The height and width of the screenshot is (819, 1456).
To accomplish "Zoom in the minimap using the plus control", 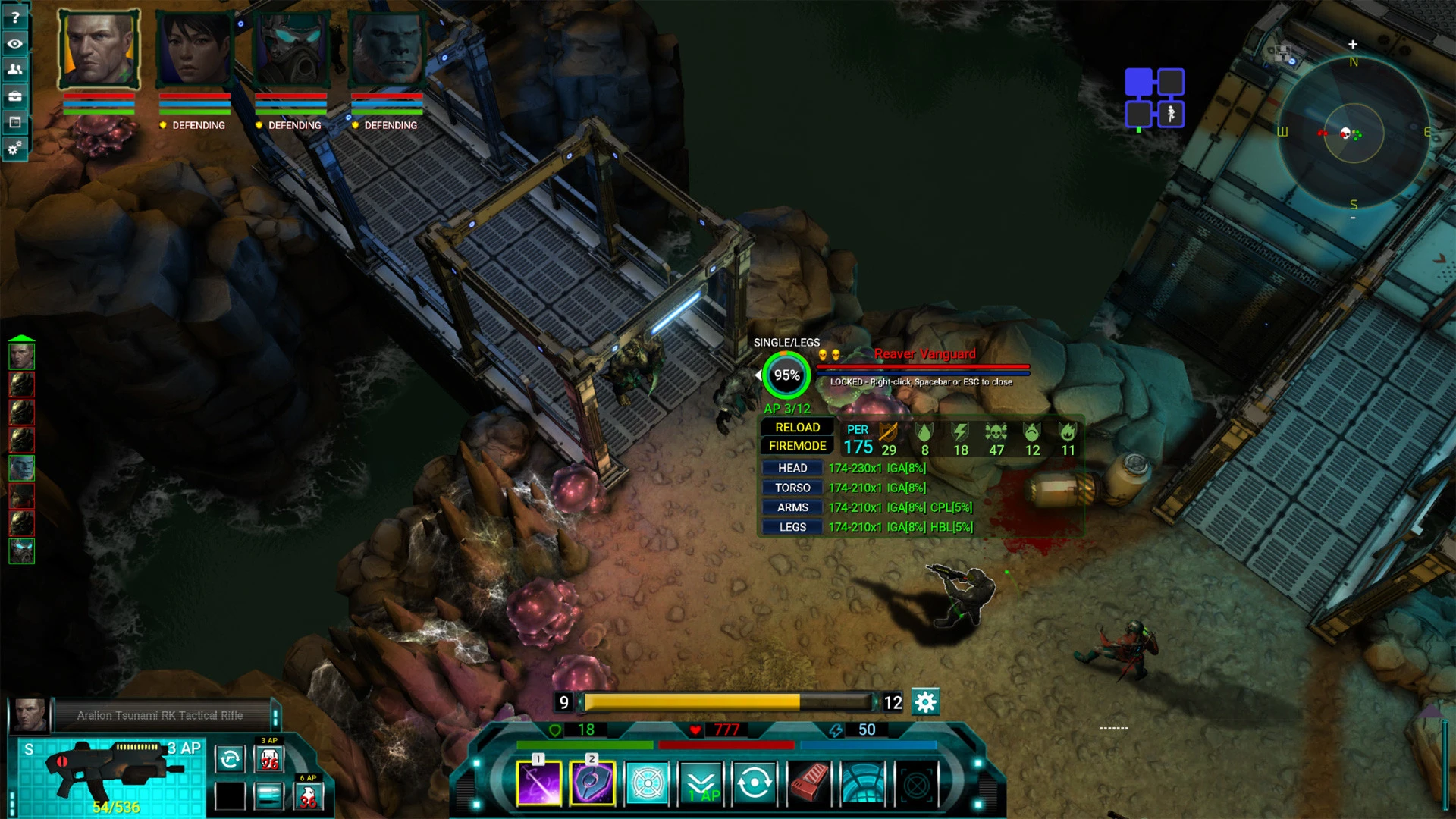I will [1353, 44].
